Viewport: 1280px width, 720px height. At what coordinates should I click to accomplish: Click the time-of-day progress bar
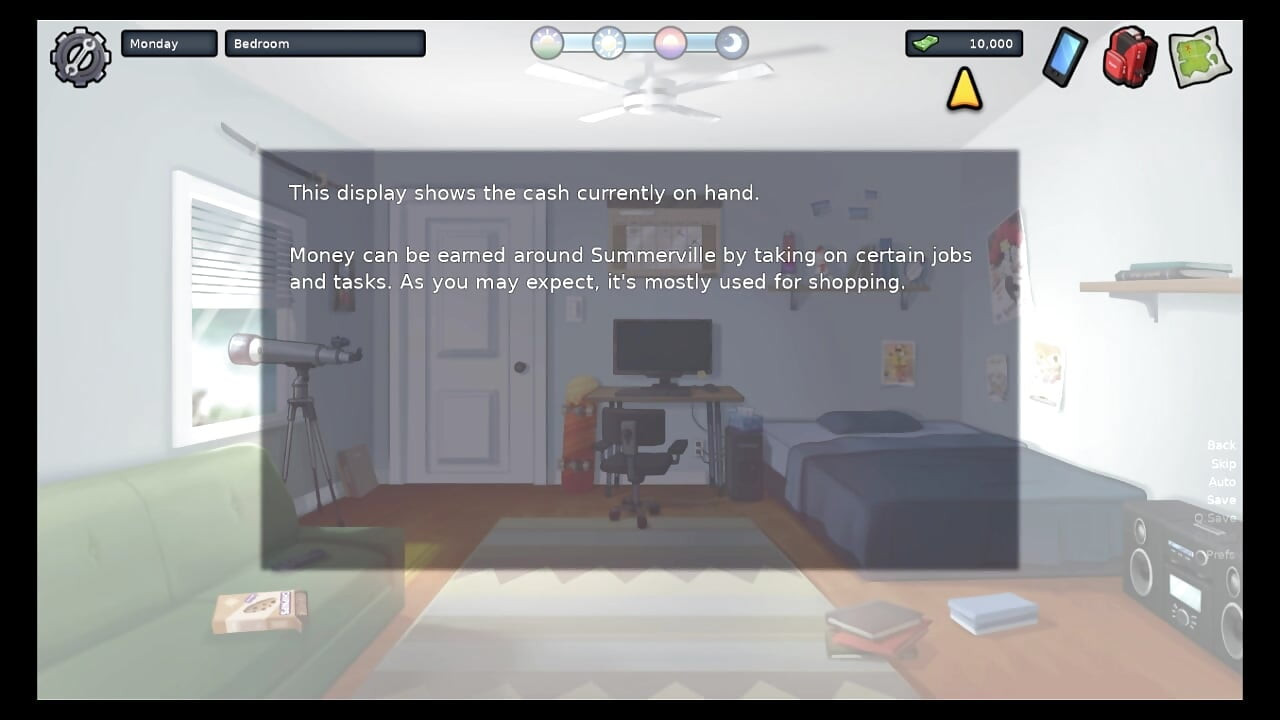638,43
